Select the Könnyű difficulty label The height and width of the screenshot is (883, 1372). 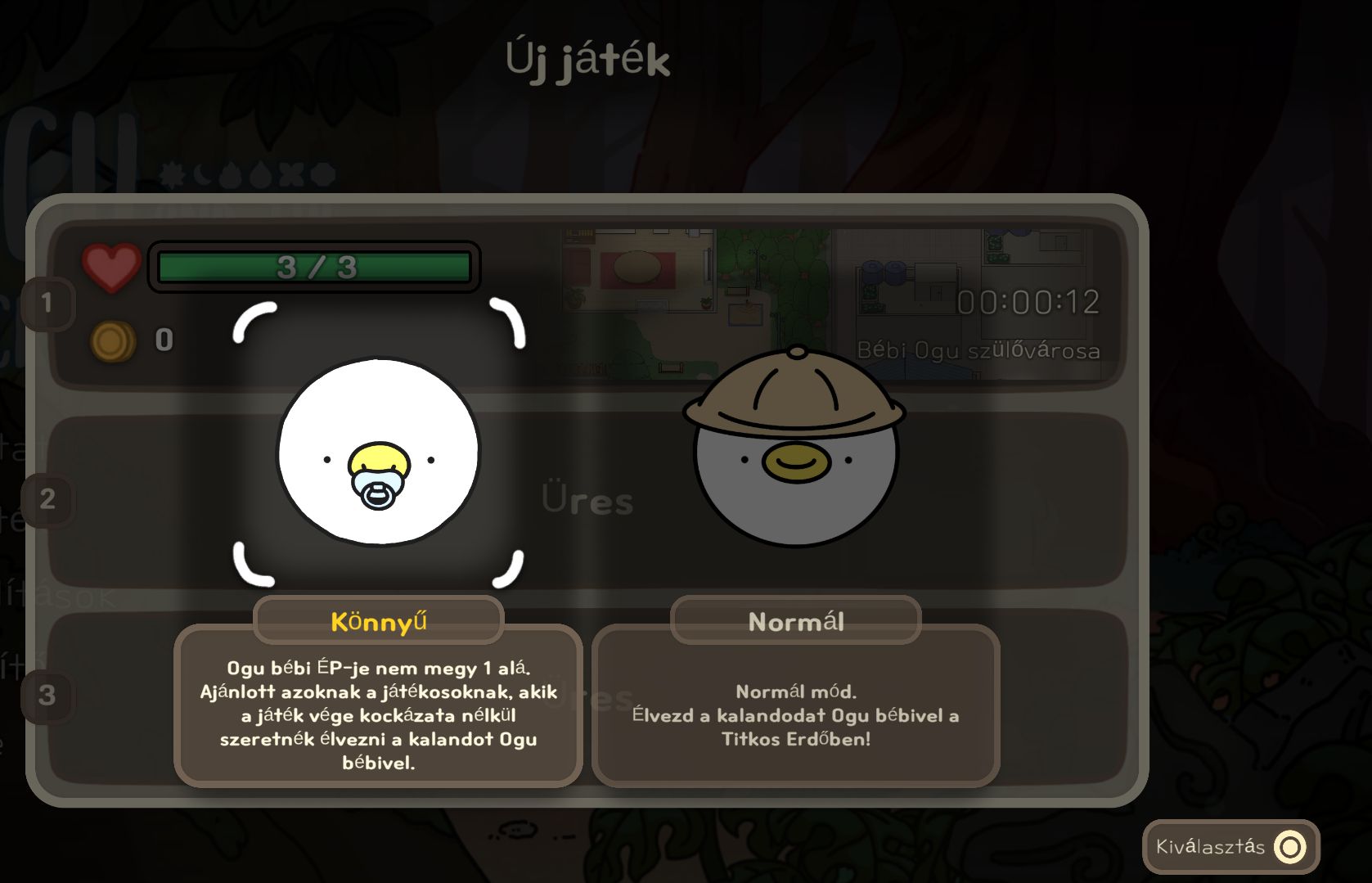[378, 621]
